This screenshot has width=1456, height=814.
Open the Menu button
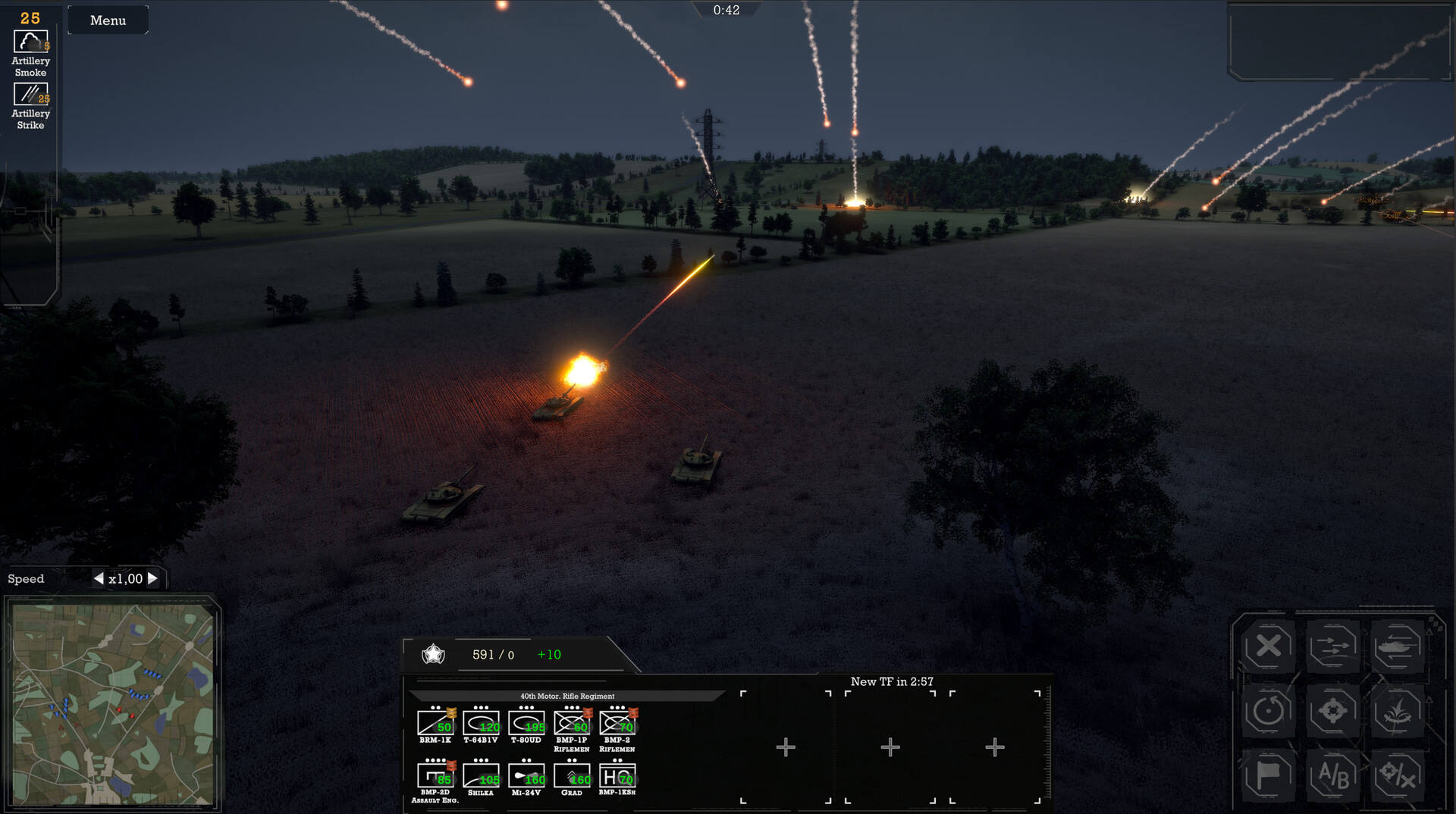coord(108,20)
